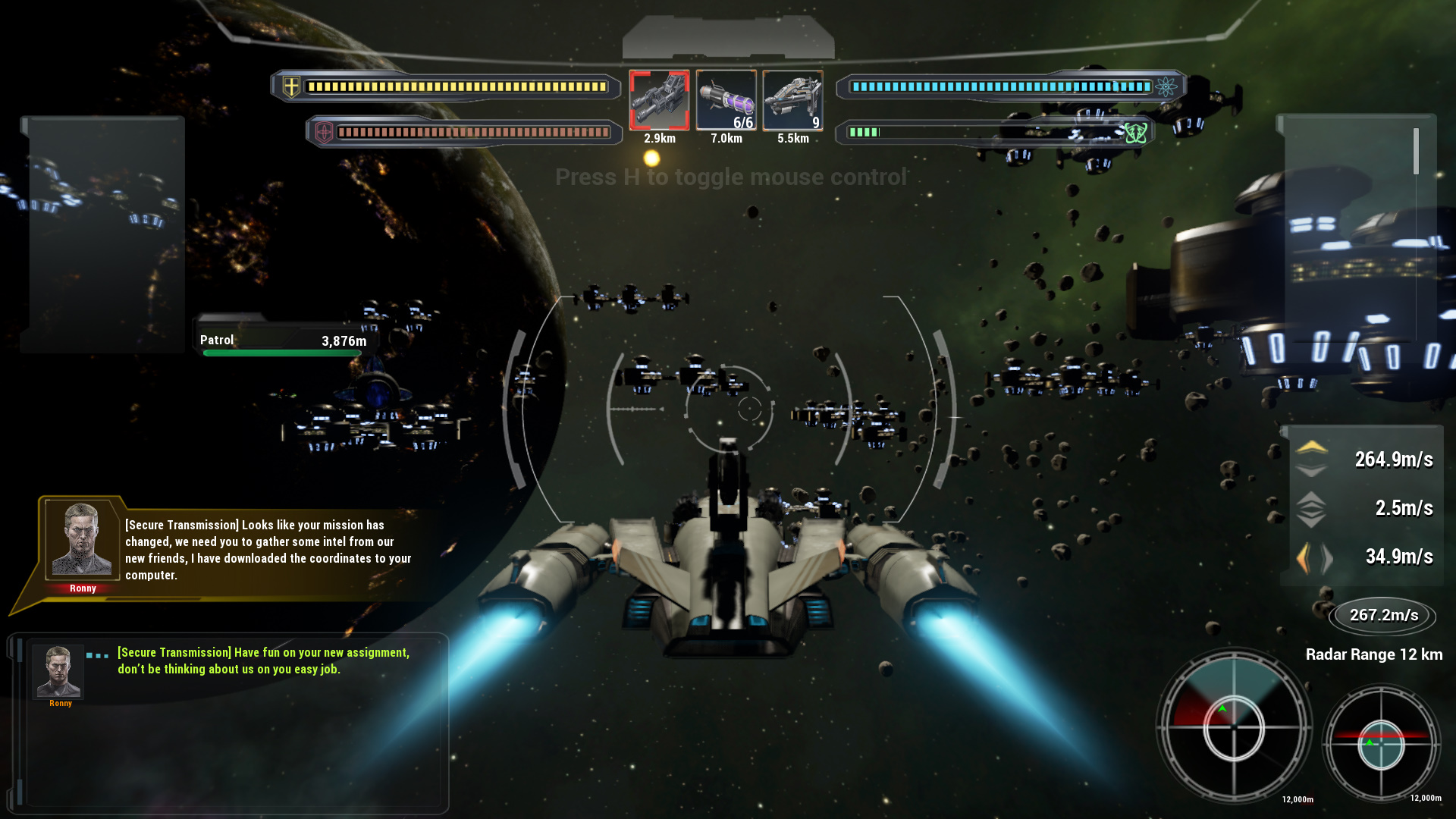Click Ronny's portrait in the transmission popup

pyautogui.click(x=82, y=540)
